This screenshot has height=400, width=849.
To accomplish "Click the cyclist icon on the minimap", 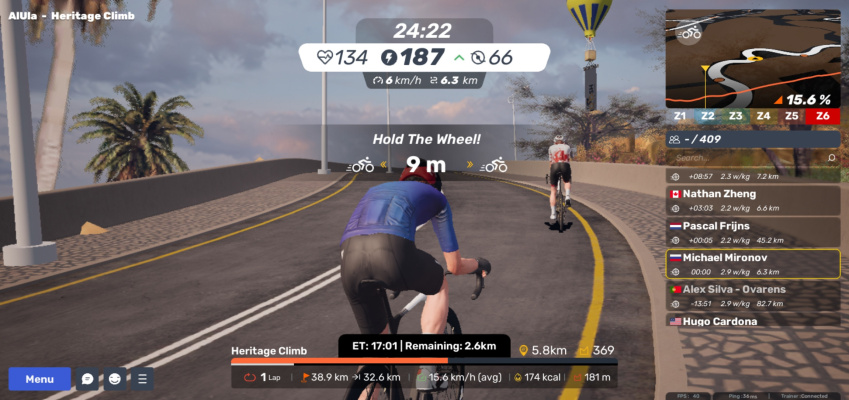I will 689,33.
